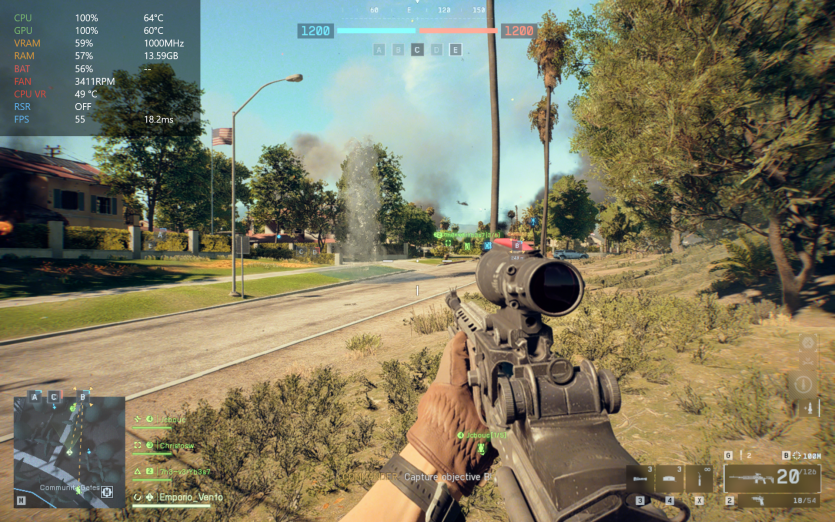Image resolution: width=835 pixels, height=522 pixels.
Task: Select the primary rifle weapon slot
Action: (x=772, y=478)
